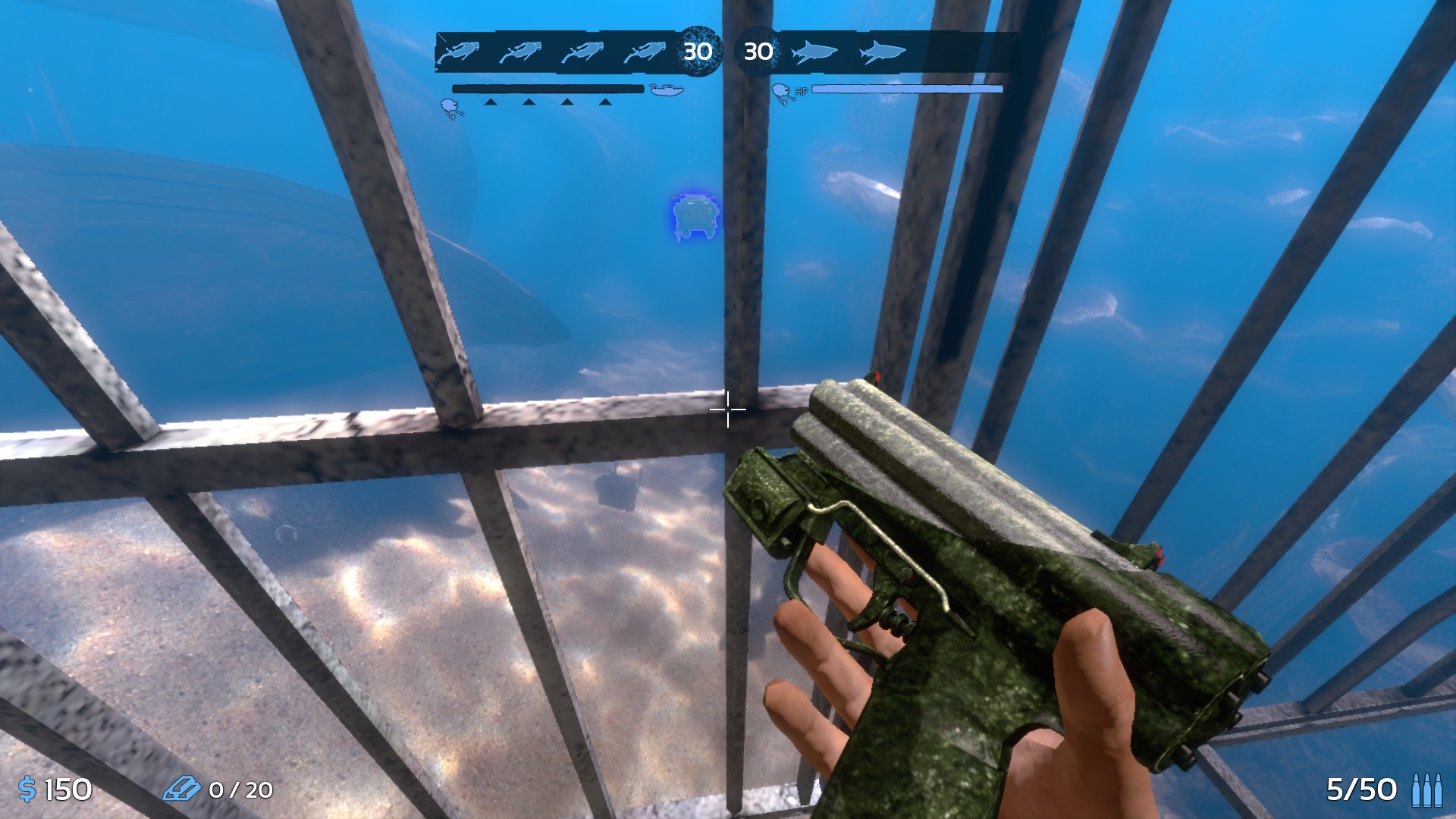Click the diver head icon below the oxygen bar
Screen dimensions: 1456x819
pyautogui.click(x=451, y=108)
